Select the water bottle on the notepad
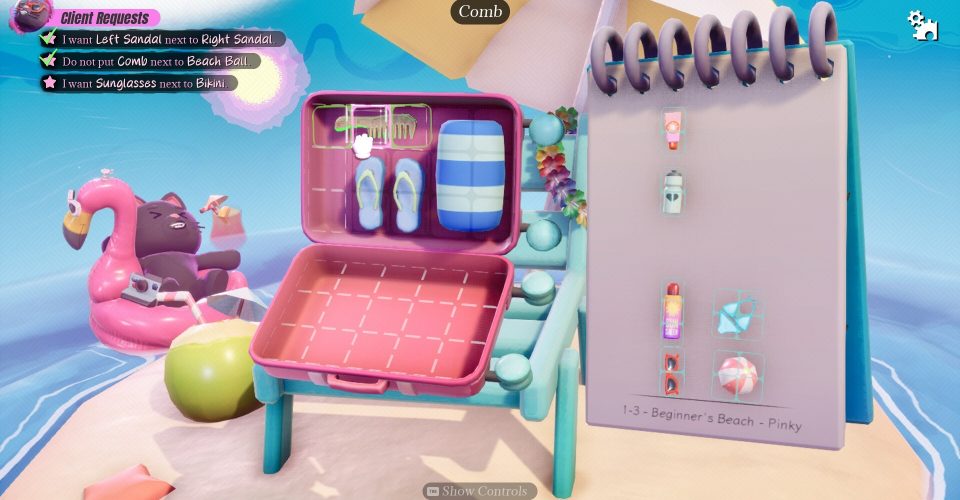This screenshot has width=960, height=500. coord(672,191)
